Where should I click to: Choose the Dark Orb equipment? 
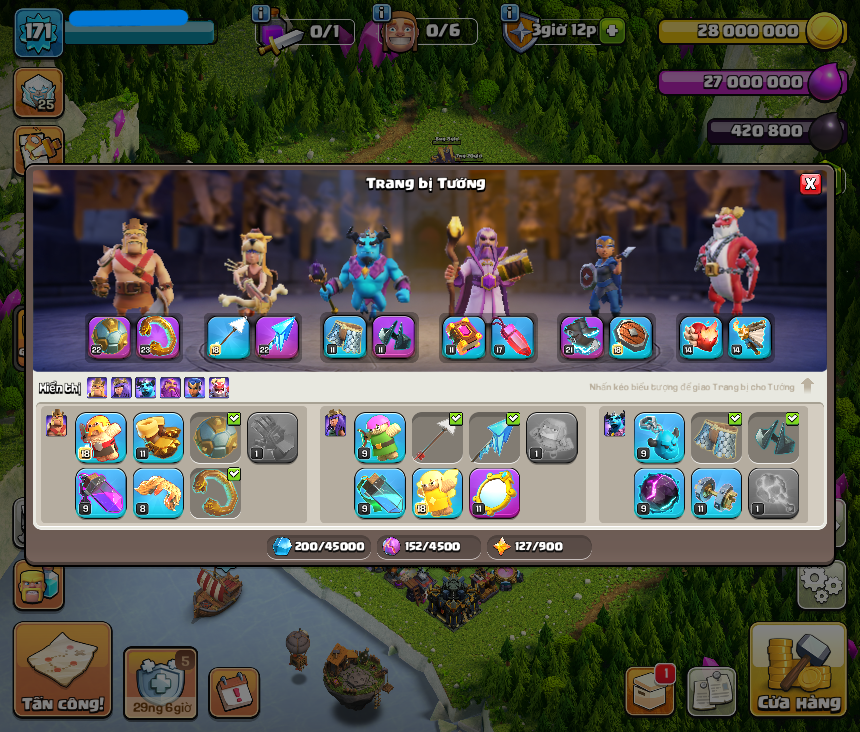[659, 493]
